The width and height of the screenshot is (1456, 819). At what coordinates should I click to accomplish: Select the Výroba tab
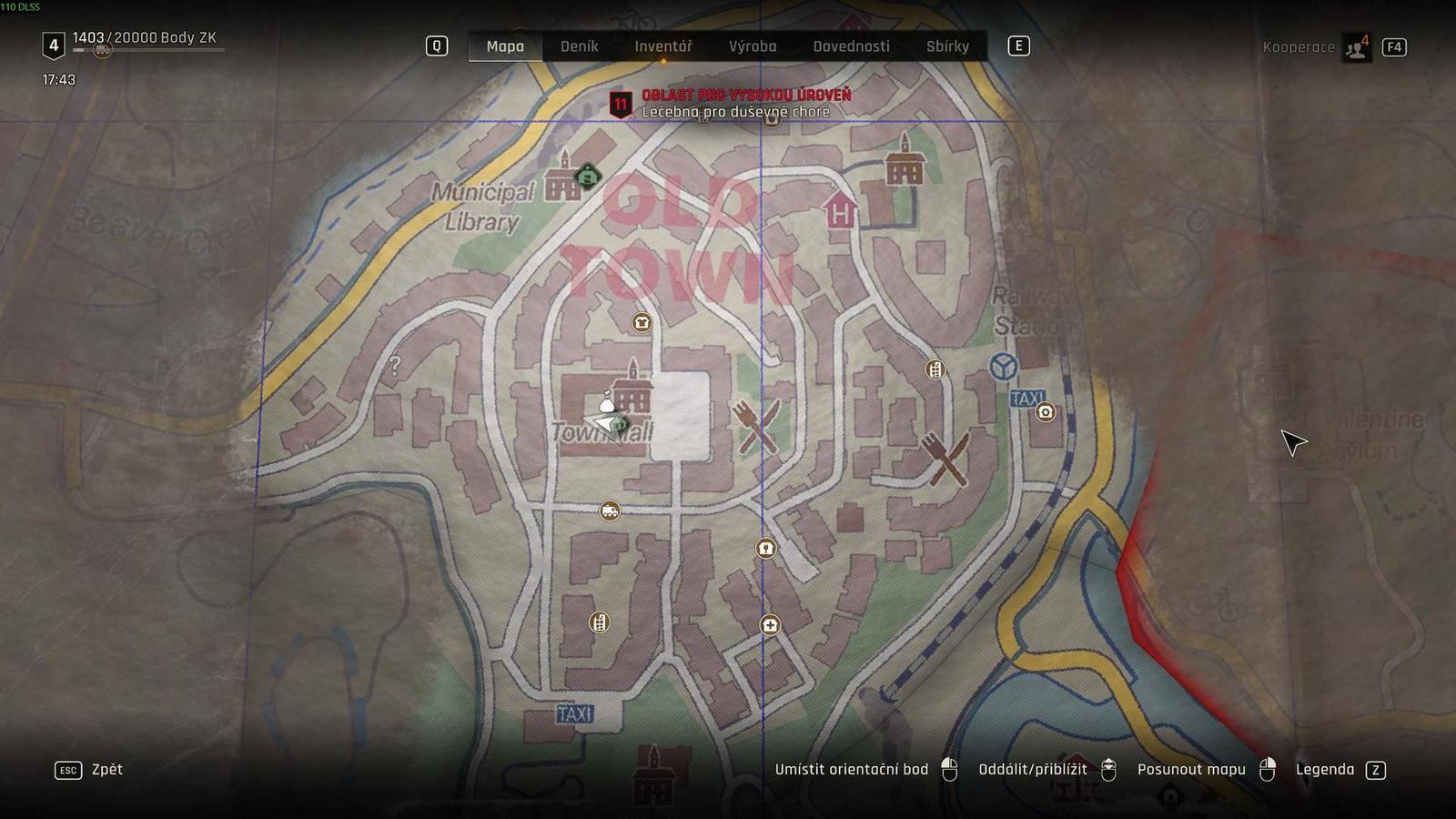[x=752, y=46]
